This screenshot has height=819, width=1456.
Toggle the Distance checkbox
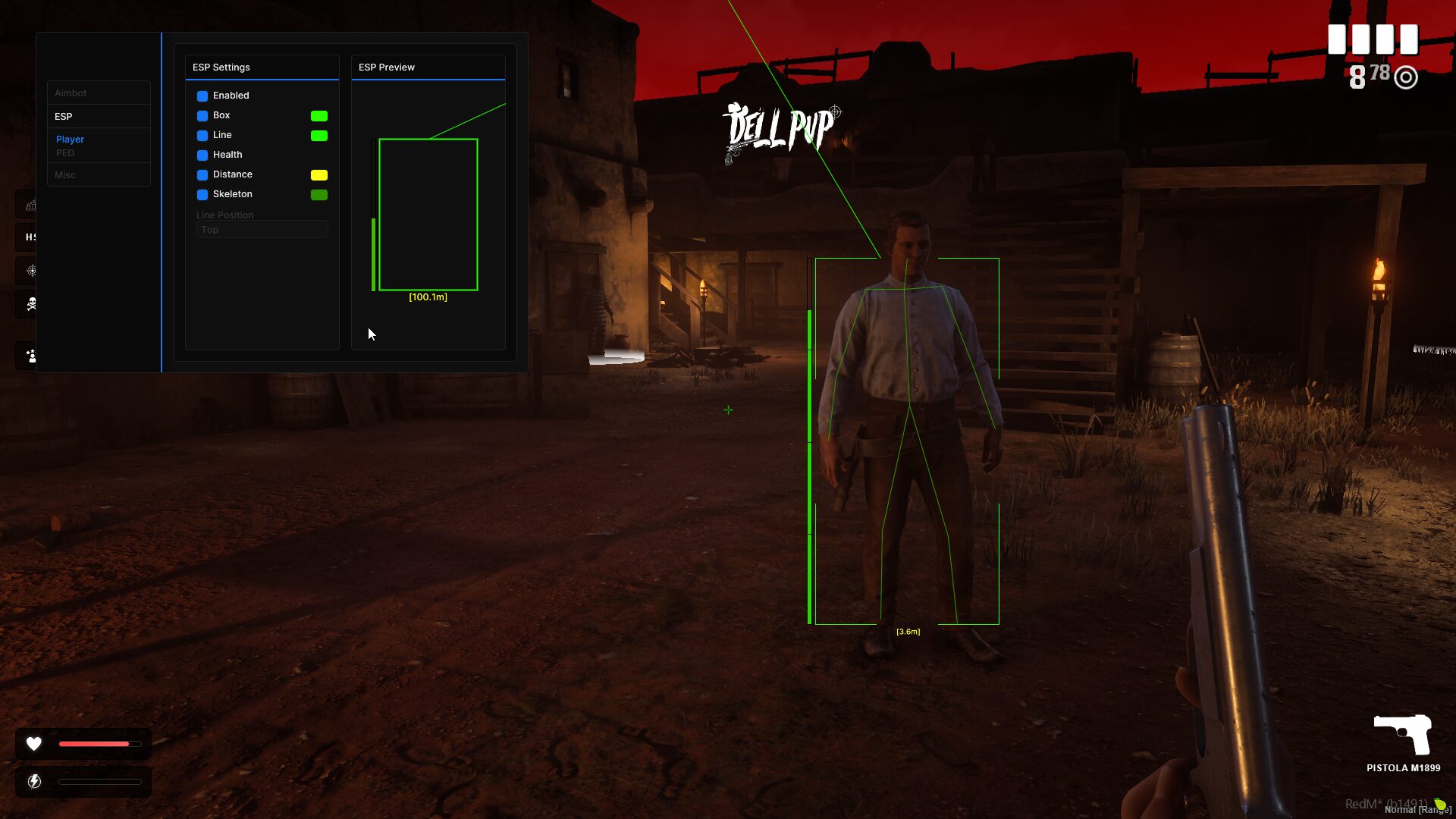pos(202,175)
